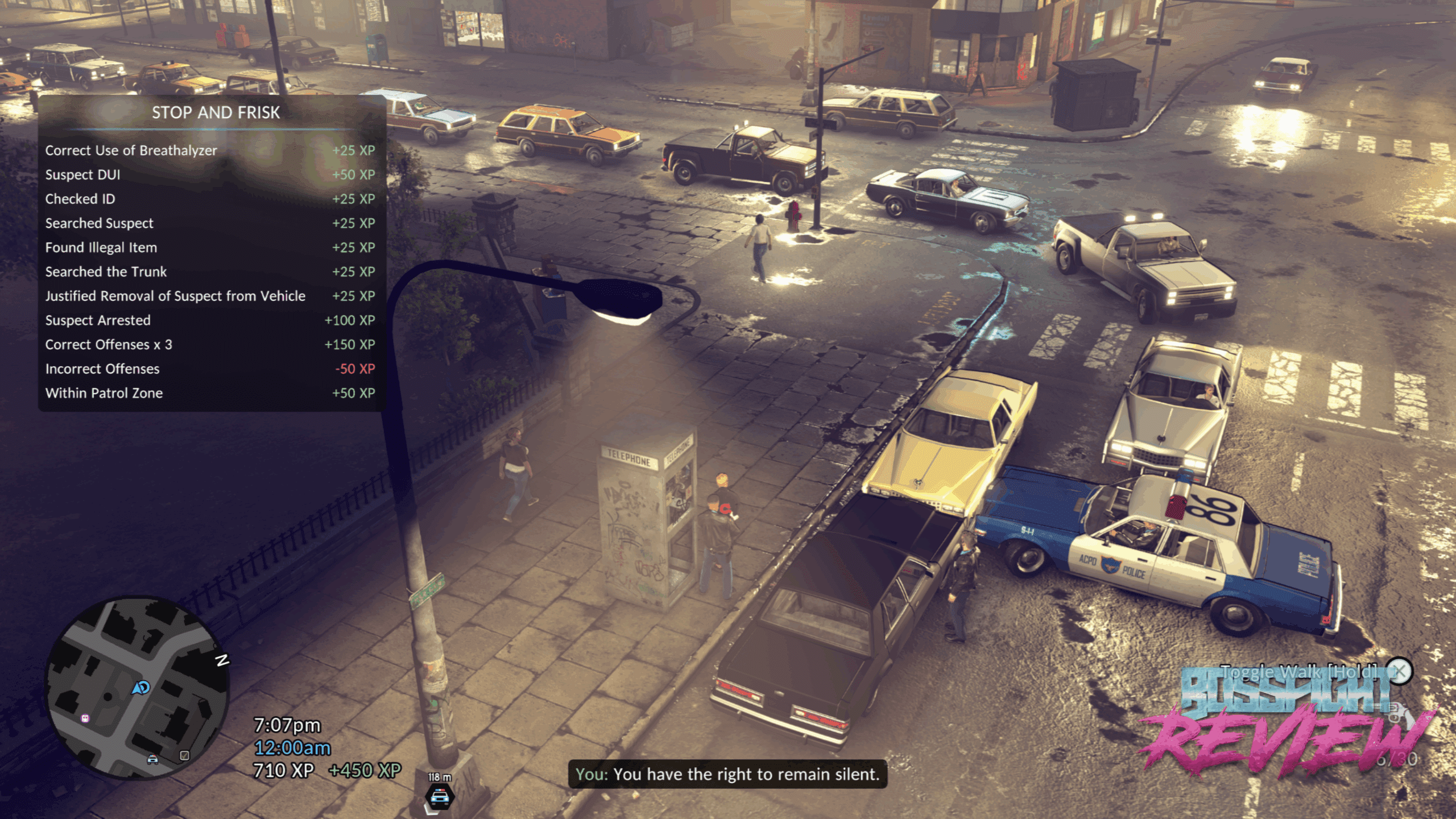Select the checkmark marker on the minimap

point(184,756)
